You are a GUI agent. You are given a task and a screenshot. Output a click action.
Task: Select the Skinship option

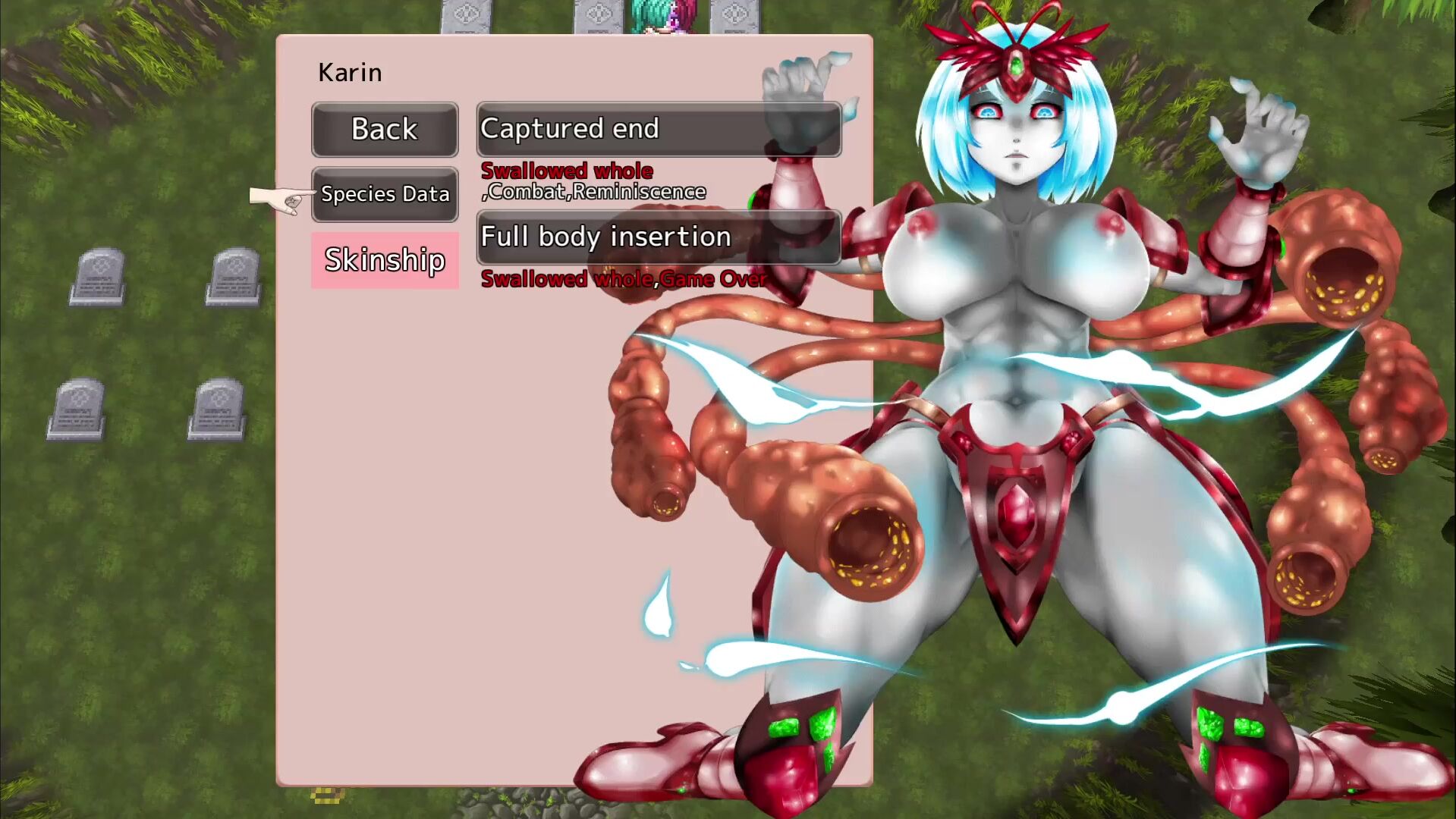click(385, 260)
